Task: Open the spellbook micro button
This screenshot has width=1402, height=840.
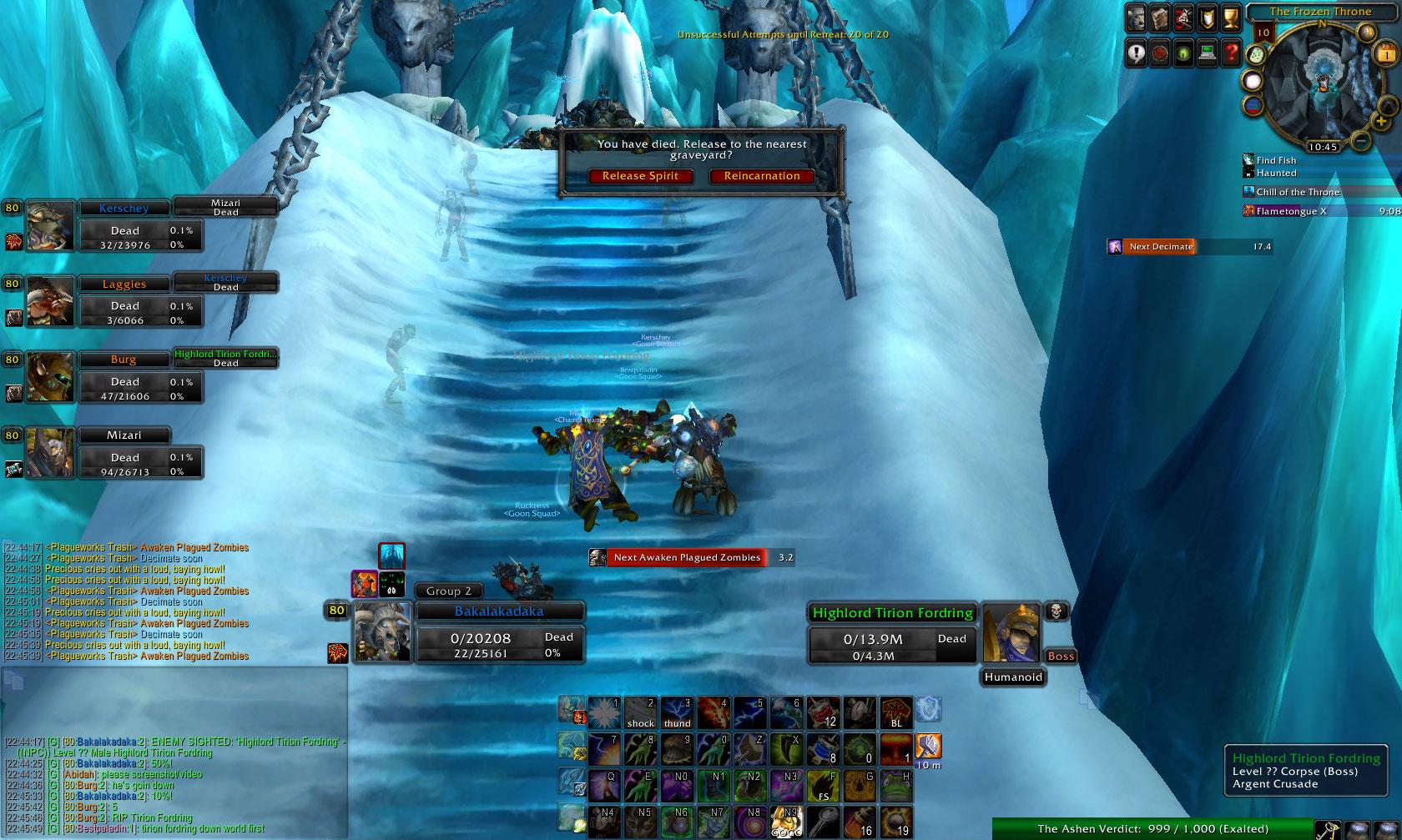Action: (1160, 18)
